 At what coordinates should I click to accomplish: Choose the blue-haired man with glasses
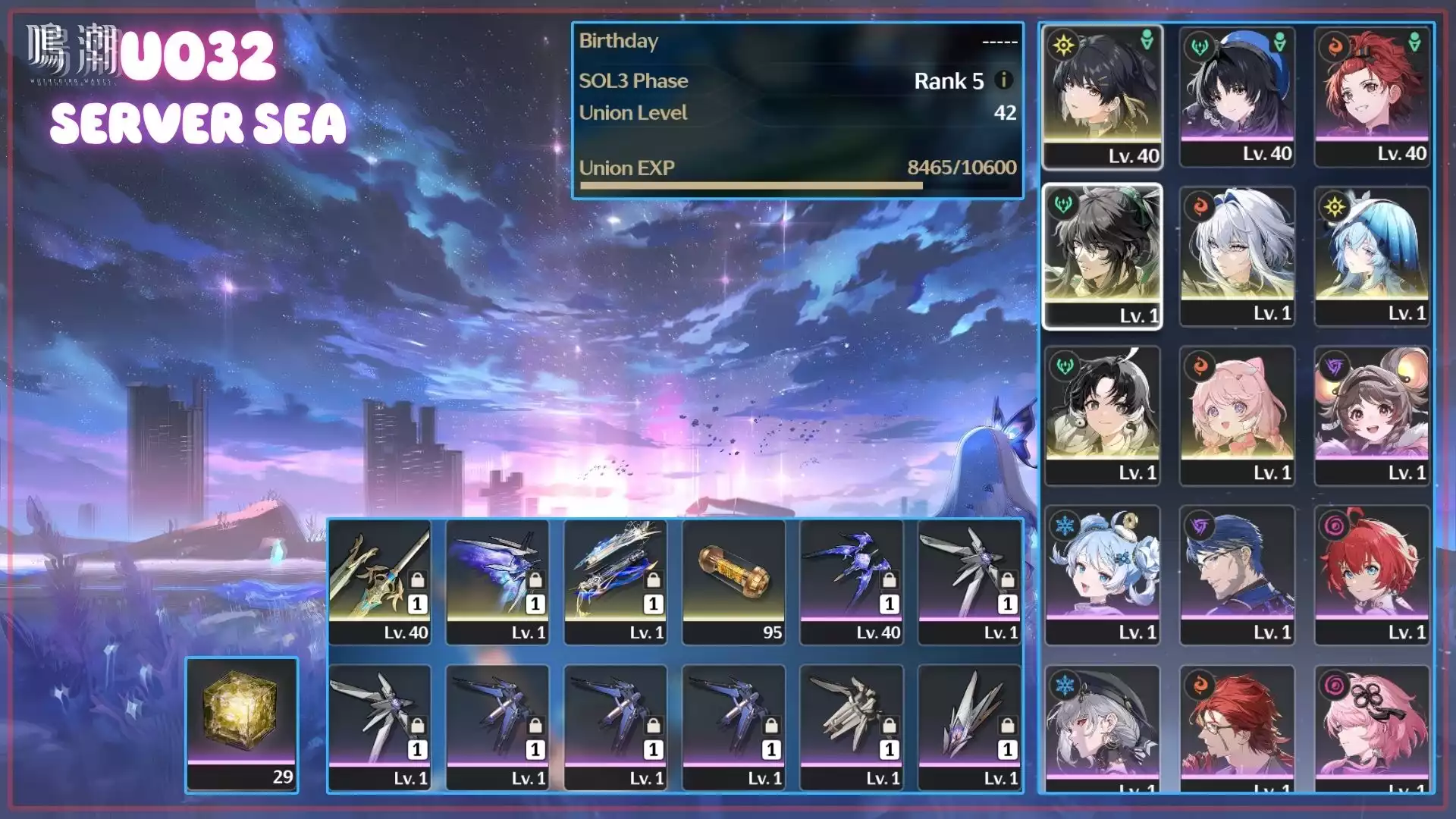tap(1237, 574)
